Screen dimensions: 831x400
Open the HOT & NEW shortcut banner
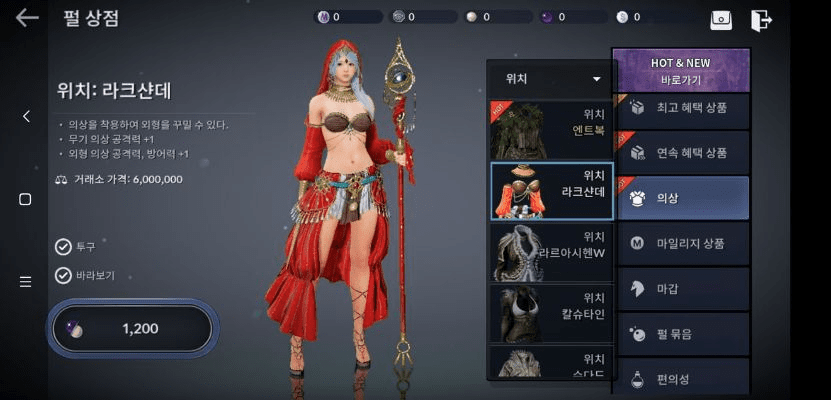pyautogui.click(x=681, y=70)
